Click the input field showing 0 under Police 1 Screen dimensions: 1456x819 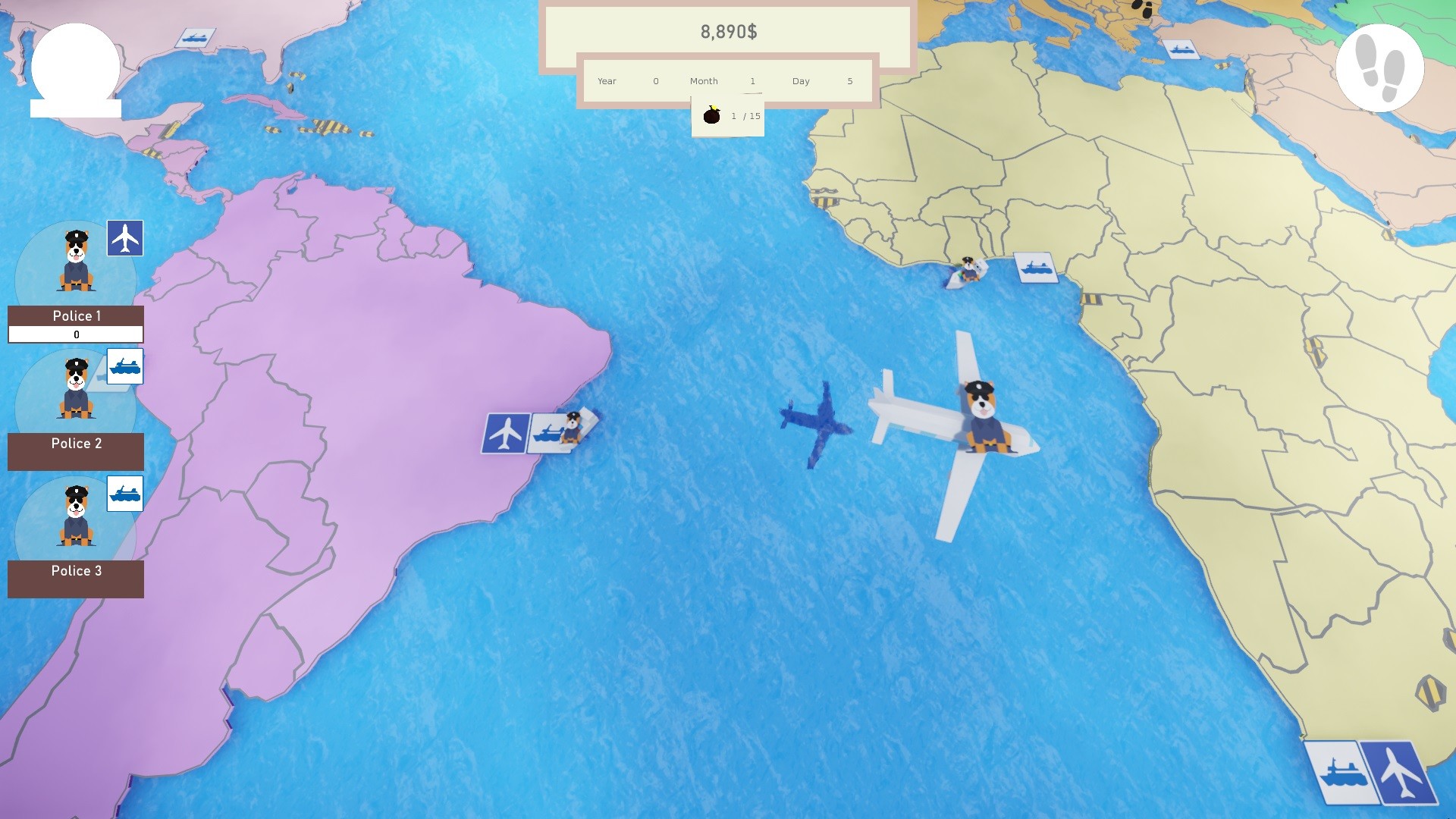75,334
